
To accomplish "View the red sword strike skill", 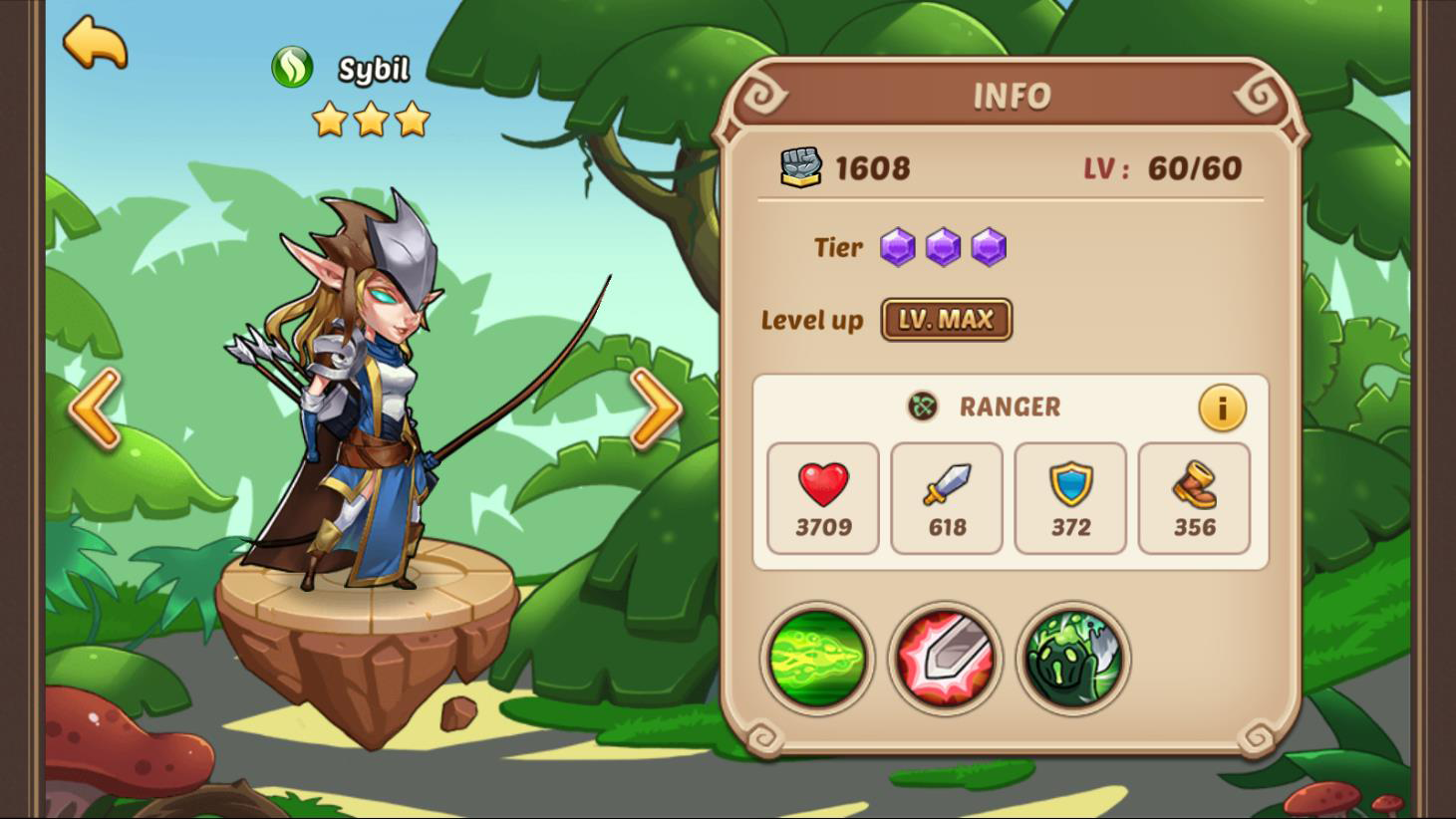I will click(945, 659).
